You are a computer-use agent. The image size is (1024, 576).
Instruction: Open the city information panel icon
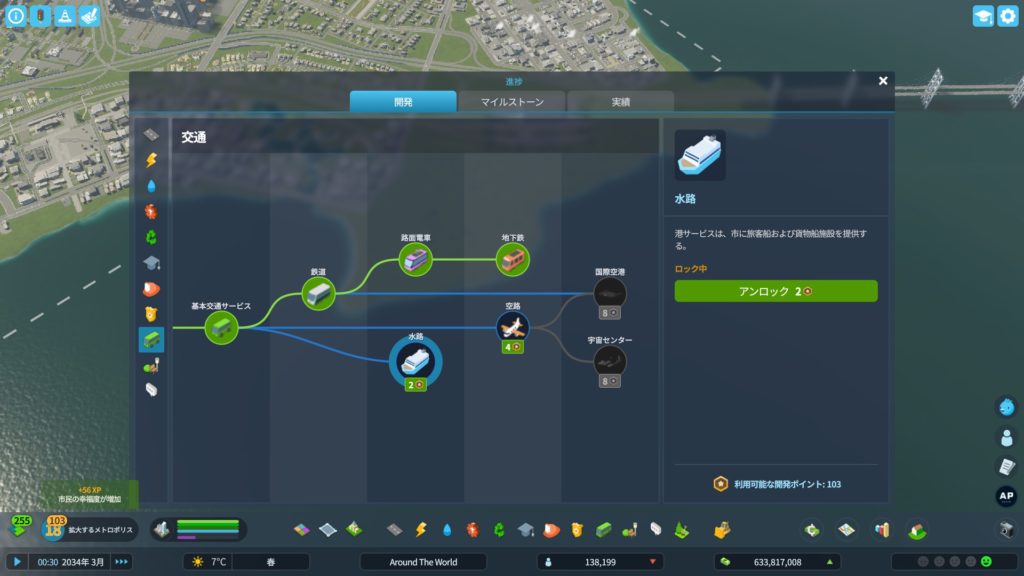pyautogui.click(x=16, y=16)
